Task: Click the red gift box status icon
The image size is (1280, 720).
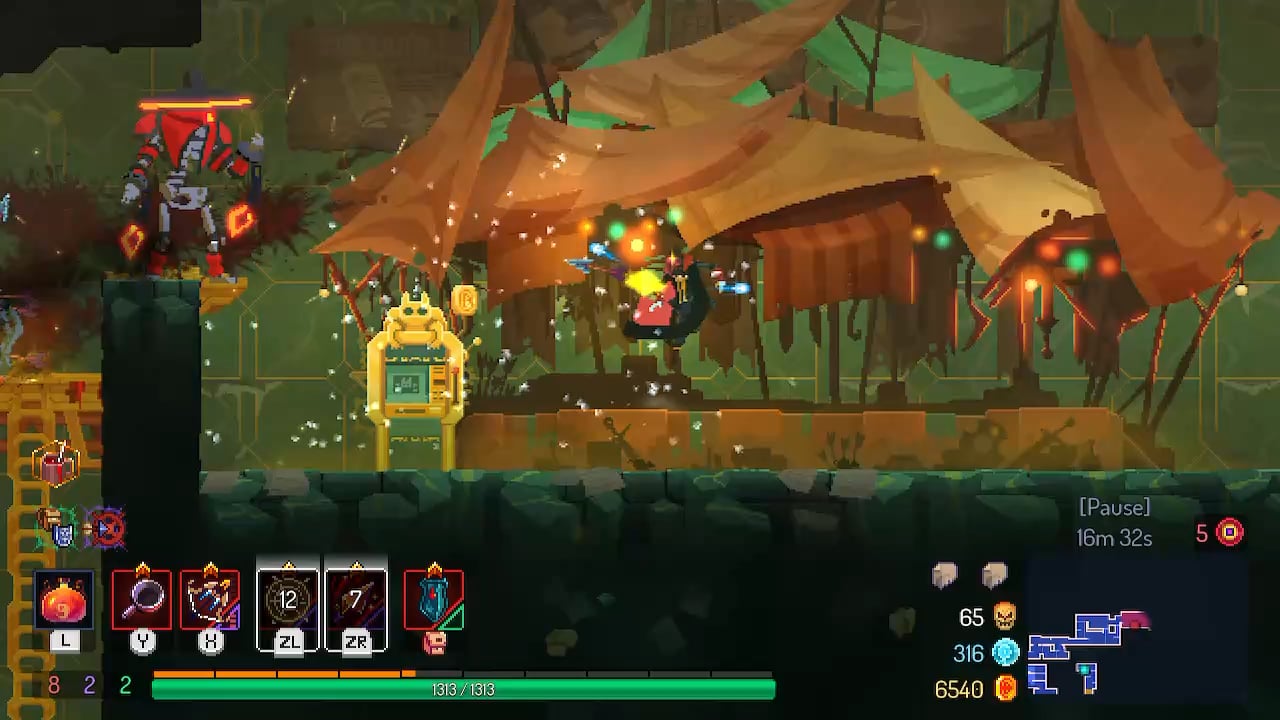Action: [x=55, y=464]
